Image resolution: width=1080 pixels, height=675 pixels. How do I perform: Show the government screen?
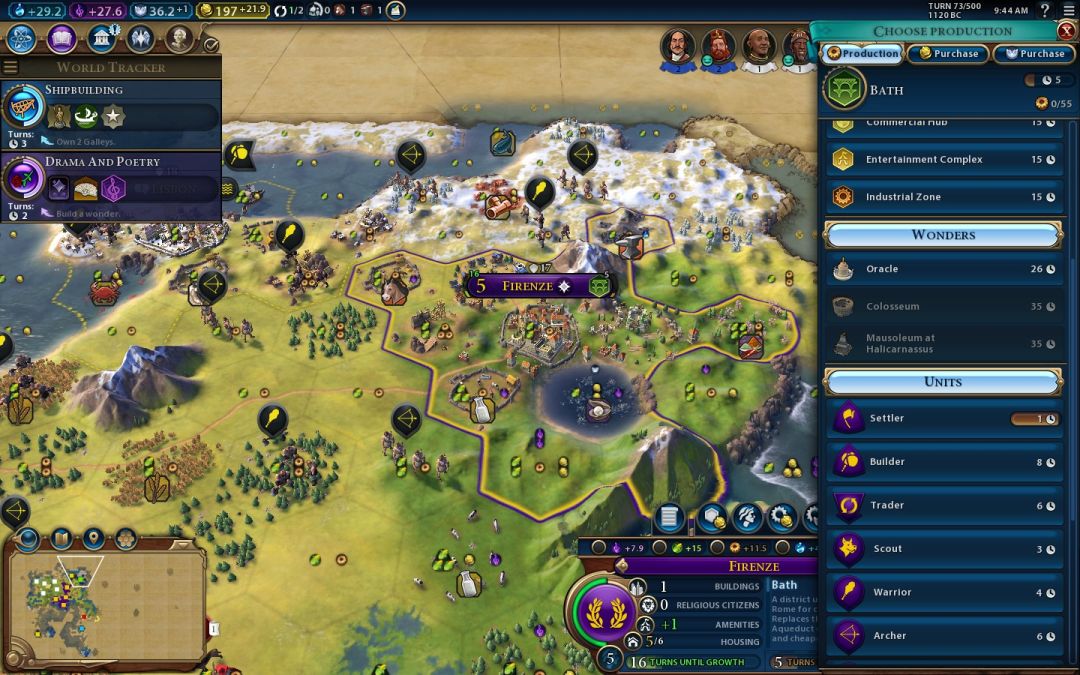pyautogui.click(x=103, y=39)
